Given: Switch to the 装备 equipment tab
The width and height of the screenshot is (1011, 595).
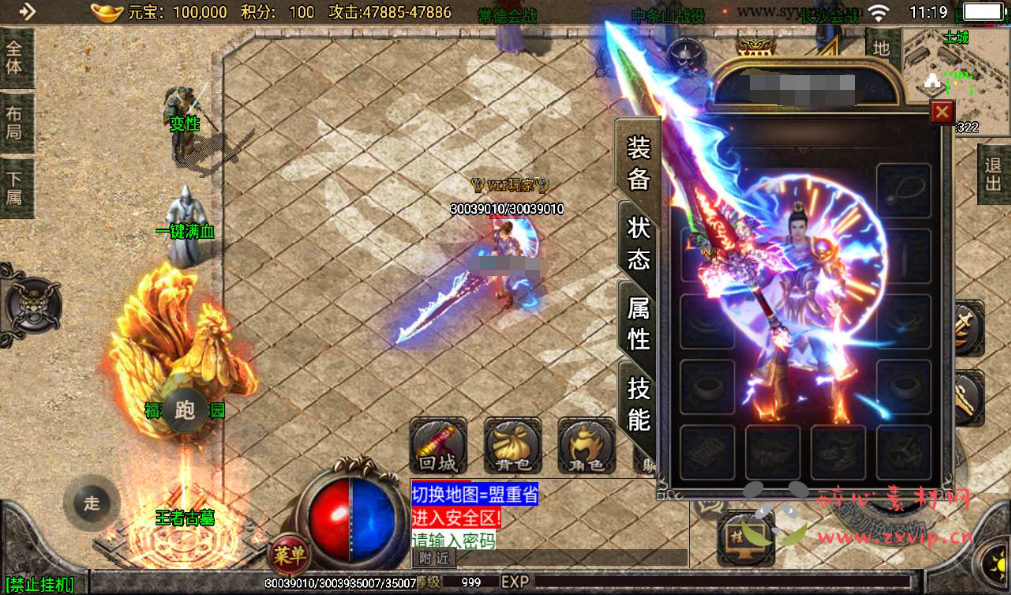Looking at the screenshot, I should [638, 164].
